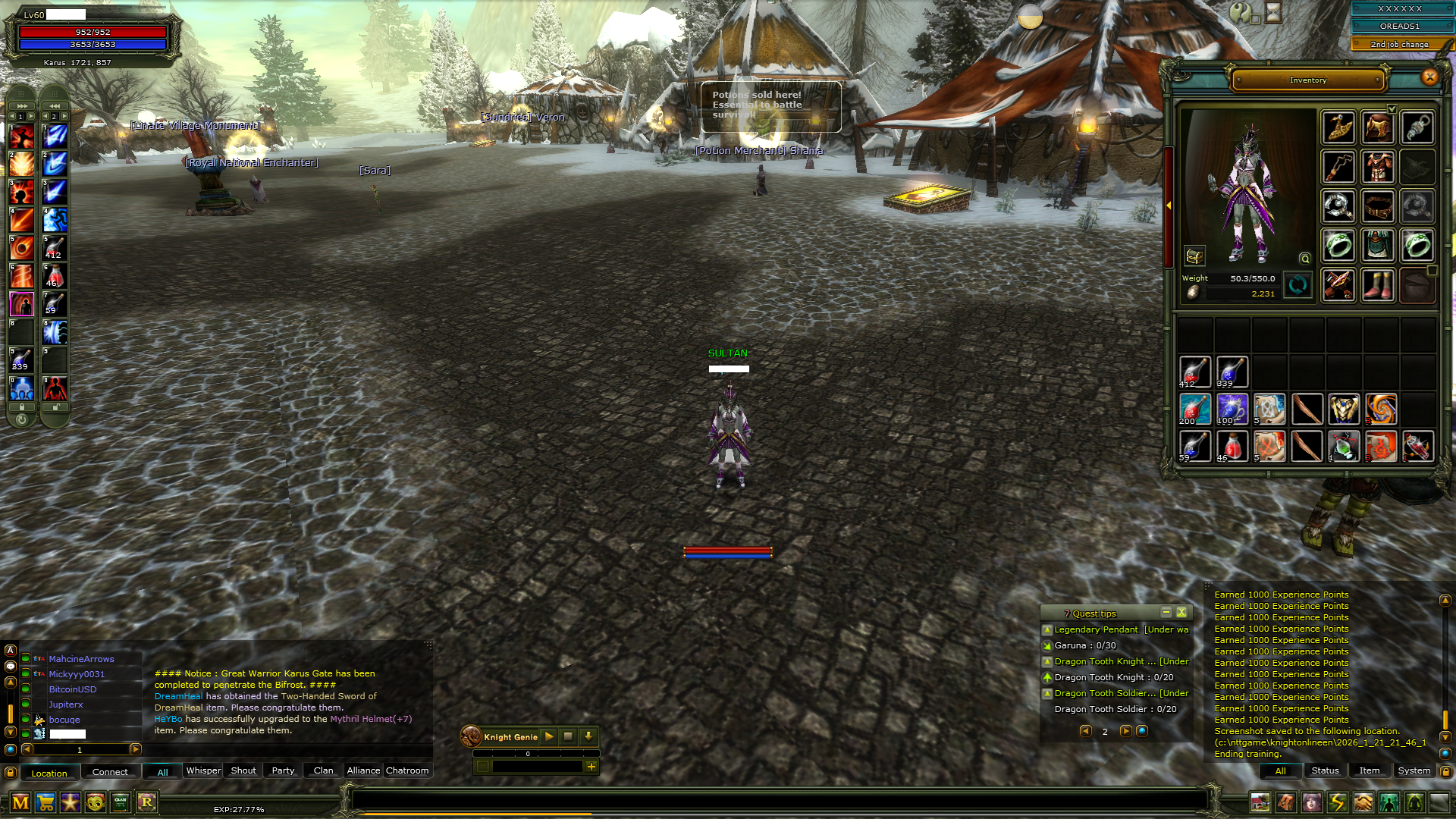Screen dimensions: 1456x819
Task: Switch log to System tab
Action: point(1414,770)
